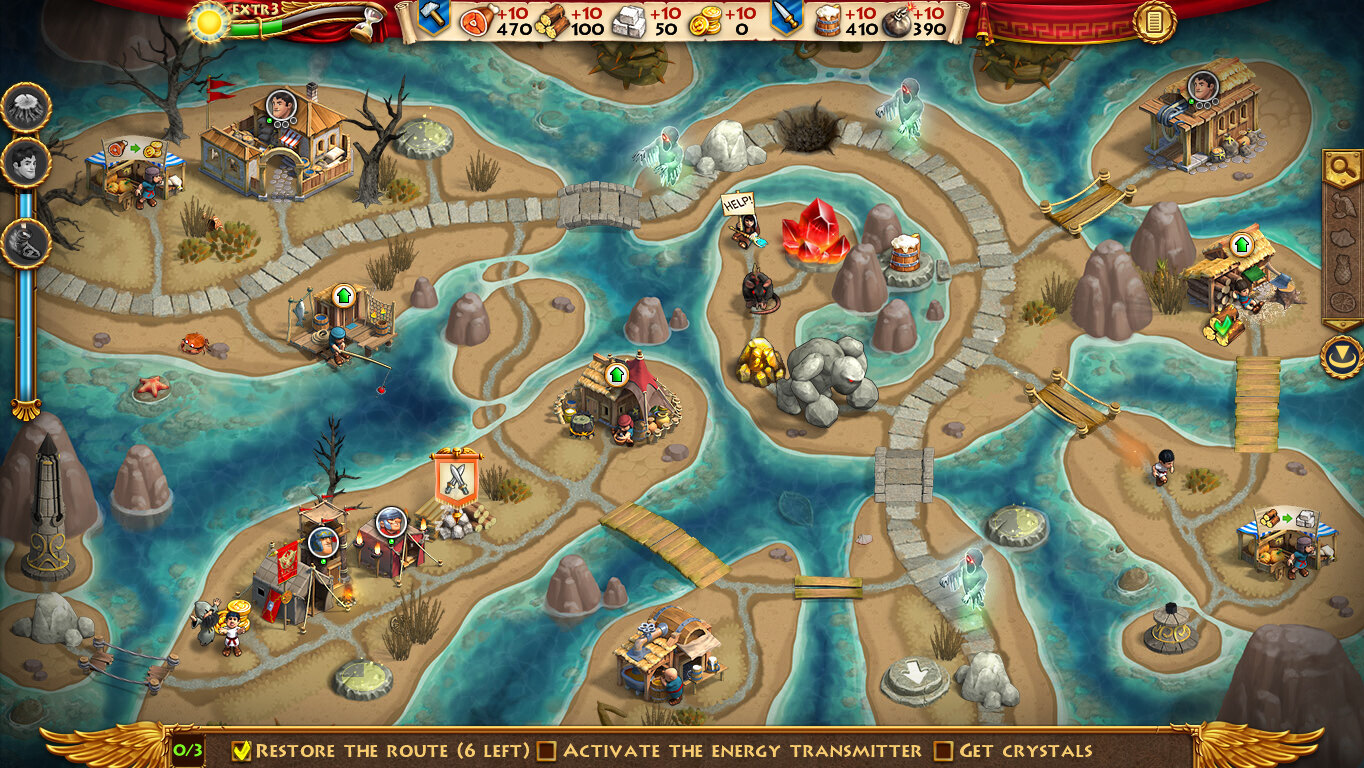
Task: Click the golden magnifying glass button
Action: pos(1341,168)
